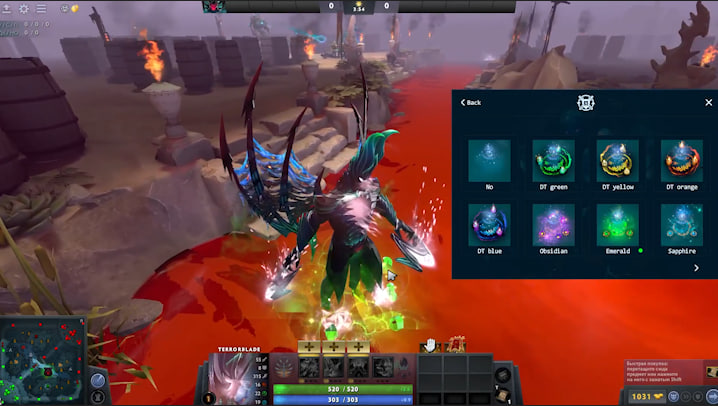The width and height of the screenshot is (718, 406).
Task: Choose the DT green effect
Action: tap(553, 161)
